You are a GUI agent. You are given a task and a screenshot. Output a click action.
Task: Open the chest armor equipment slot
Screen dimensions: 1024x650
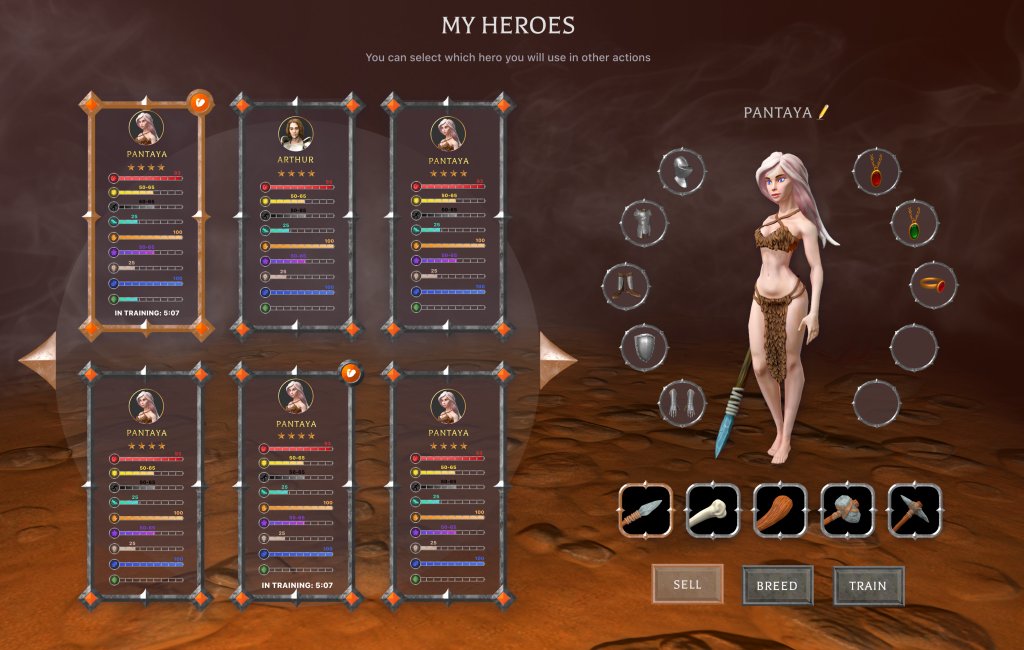[x=643, y=222]
